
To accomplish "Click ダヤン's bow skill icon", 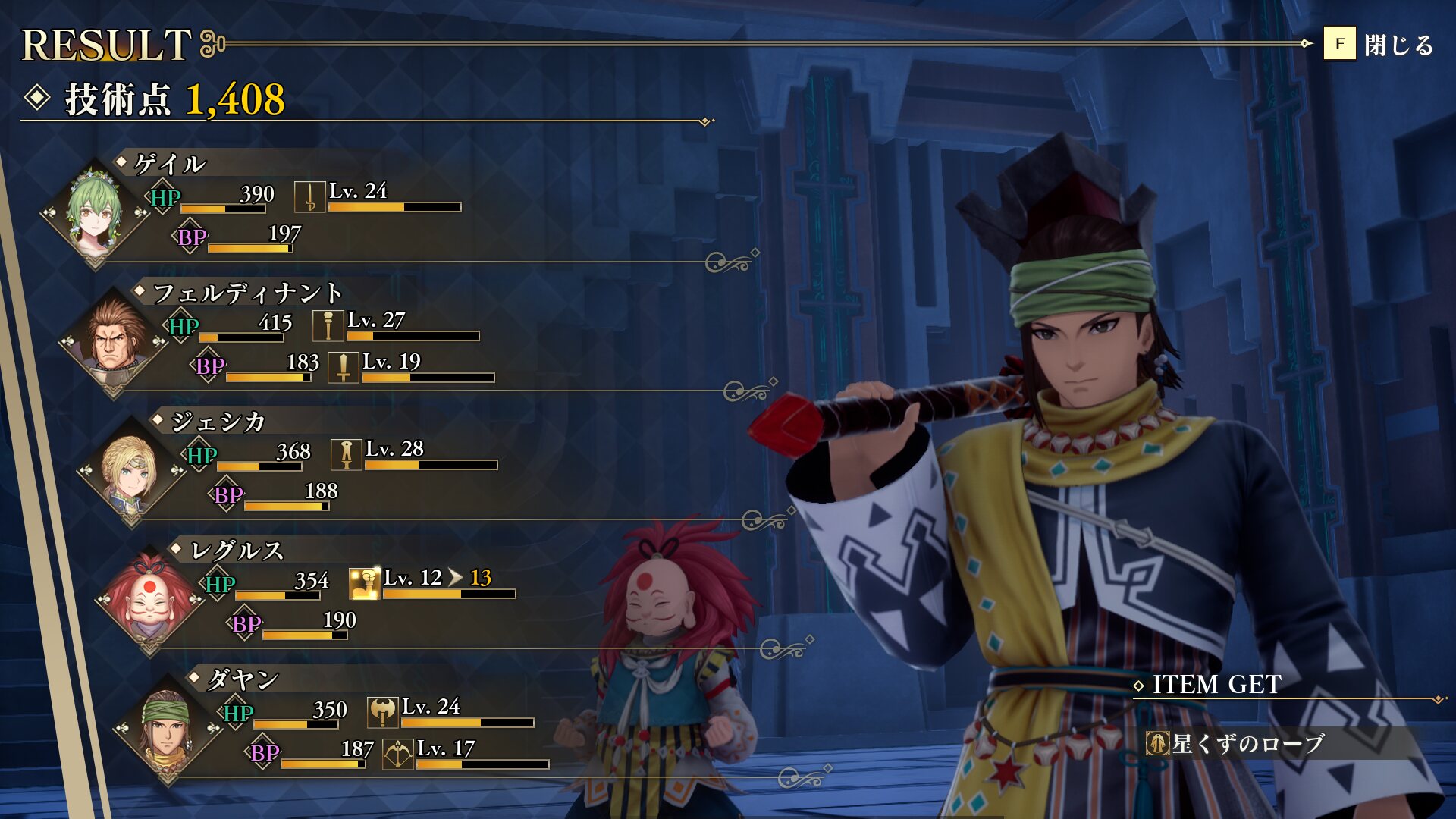I will coord(397,755).
